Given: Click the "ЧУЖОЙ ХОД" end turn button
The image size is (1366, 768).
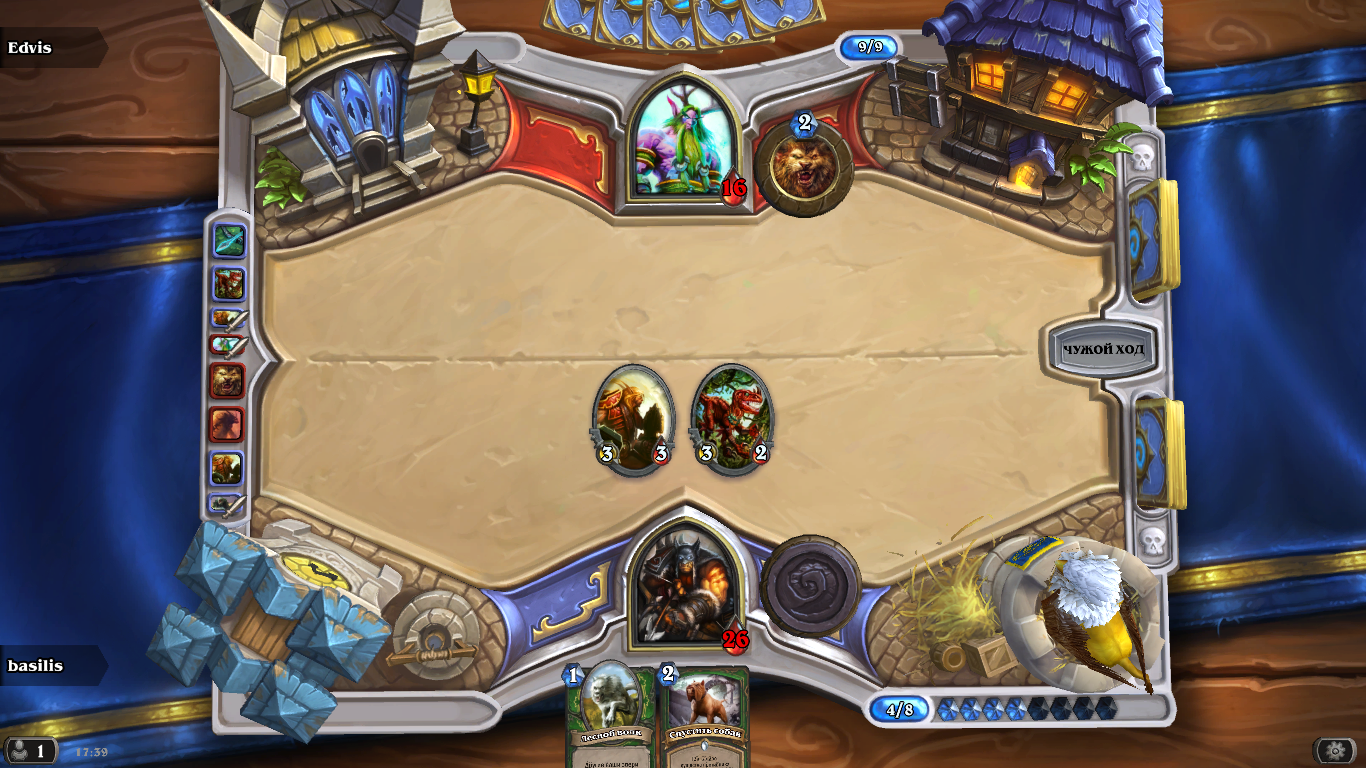Looking at the screenshot, I should 1103,350.
